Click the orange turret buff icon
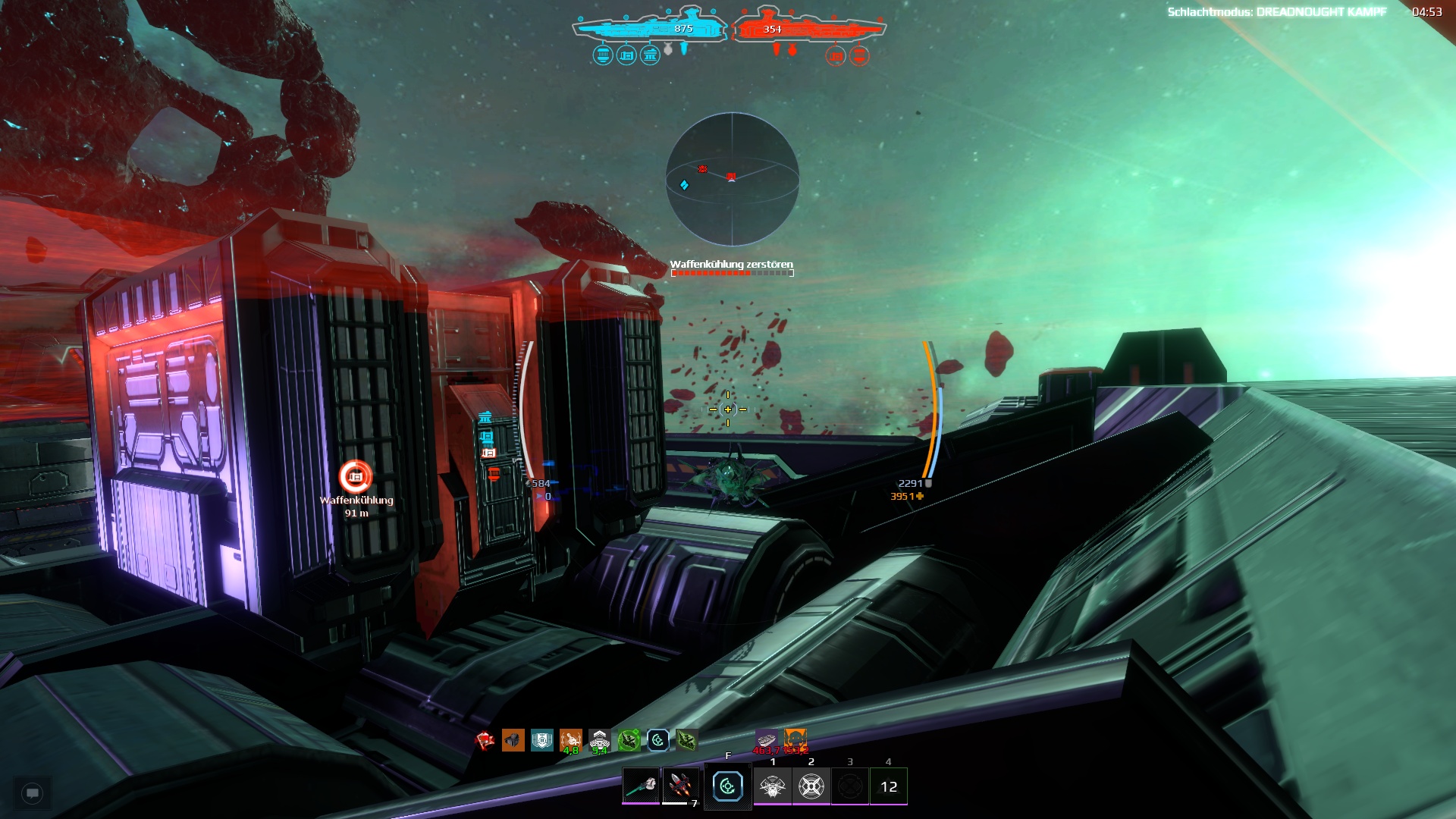The image size is (1456, 819). coord(513,740)
